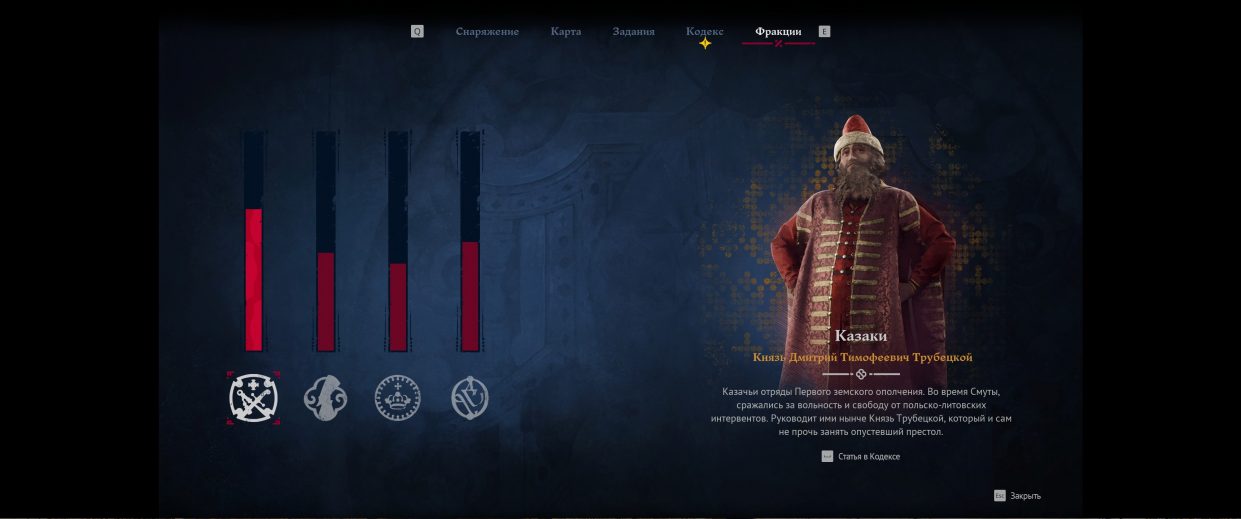Close the menu with Закрыть
The width and height of the screenshot is (1241, 519).
tap(1024, 496)
